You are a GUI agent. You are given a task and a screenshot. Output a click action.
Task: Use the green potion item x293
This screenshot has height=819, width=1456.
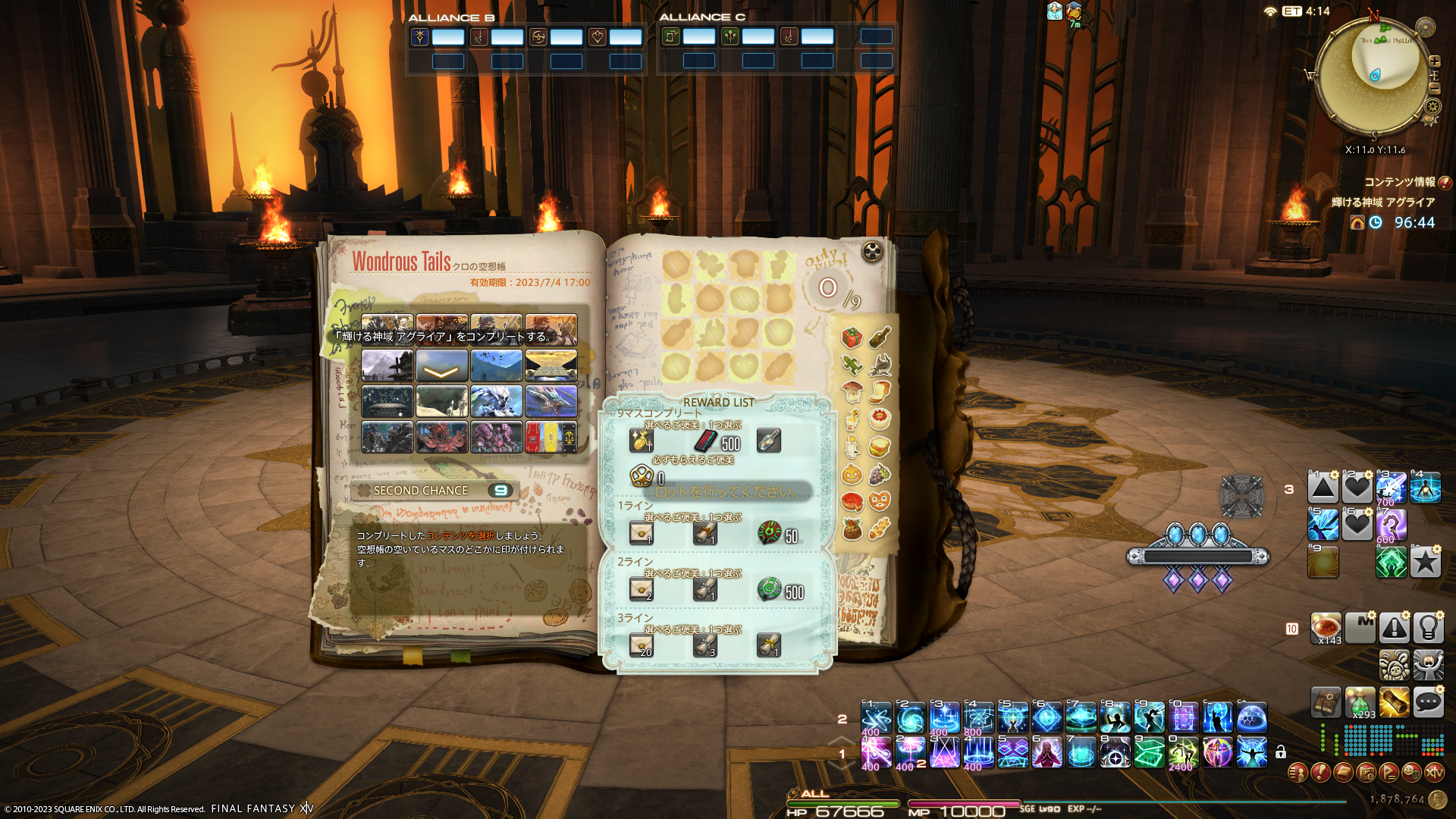click(x=1360, y=702)
